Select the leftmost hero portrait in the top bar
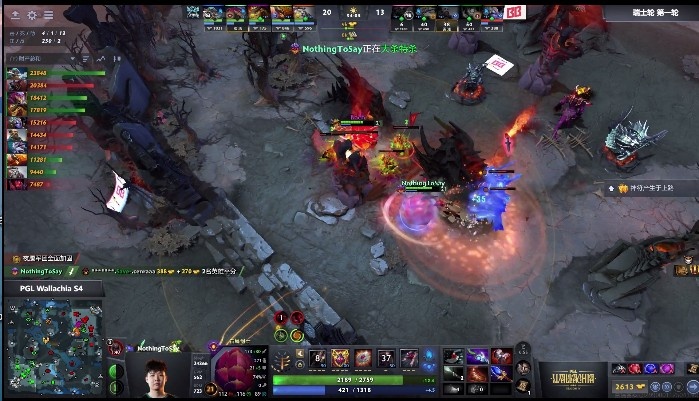This screenshot has height=401, width=699. click(213, 14)
